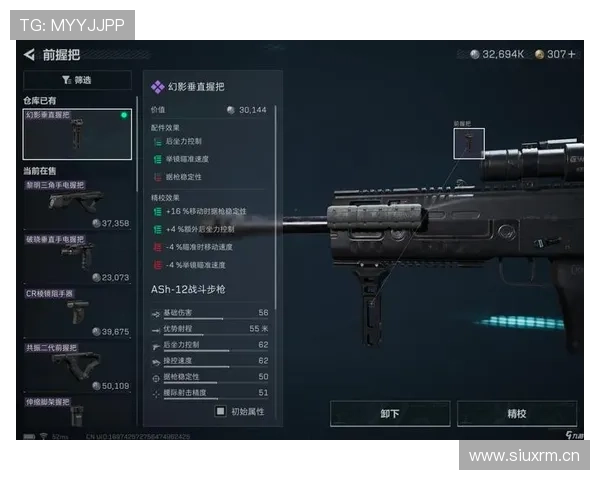Open 精校 fine-tuning

point(517,413)
